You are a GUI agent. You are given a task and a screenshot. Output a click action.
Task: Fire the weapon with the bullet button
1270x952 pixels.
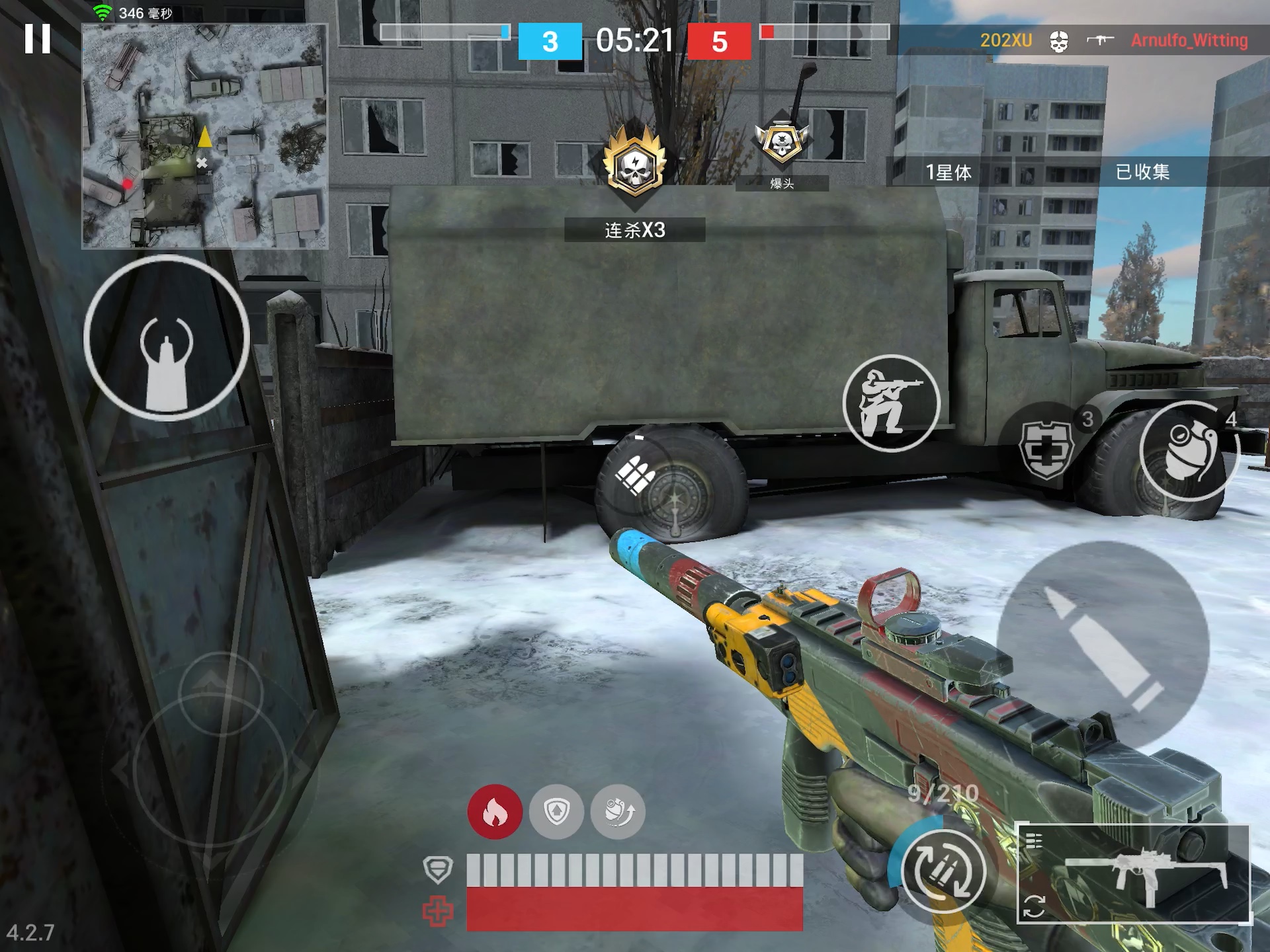pyautogui.click(x=1103, y=647)
